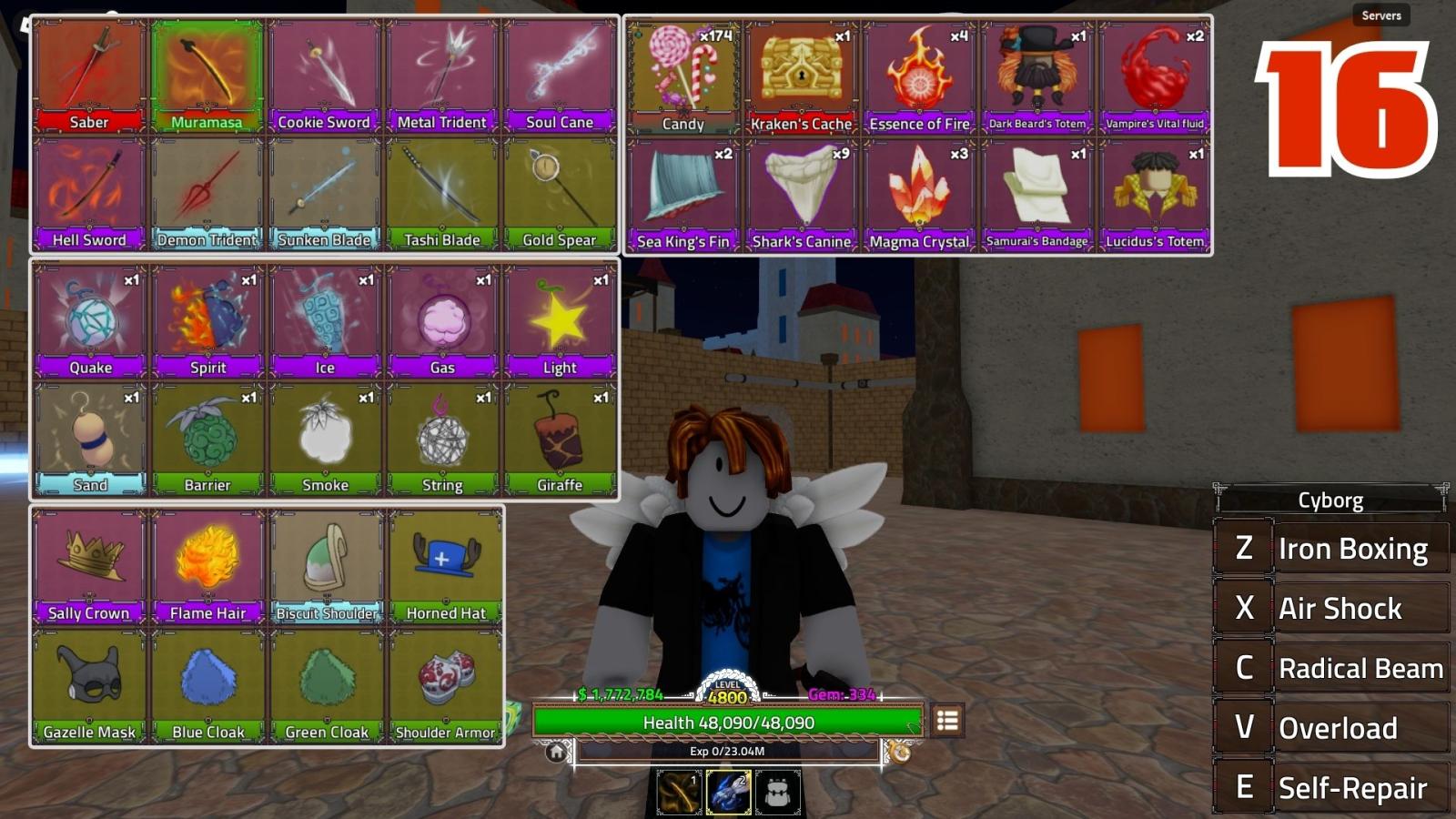Click the list menu button beside health bar
The width and height of the screenshot is (1456, 819).
point(947,721)
